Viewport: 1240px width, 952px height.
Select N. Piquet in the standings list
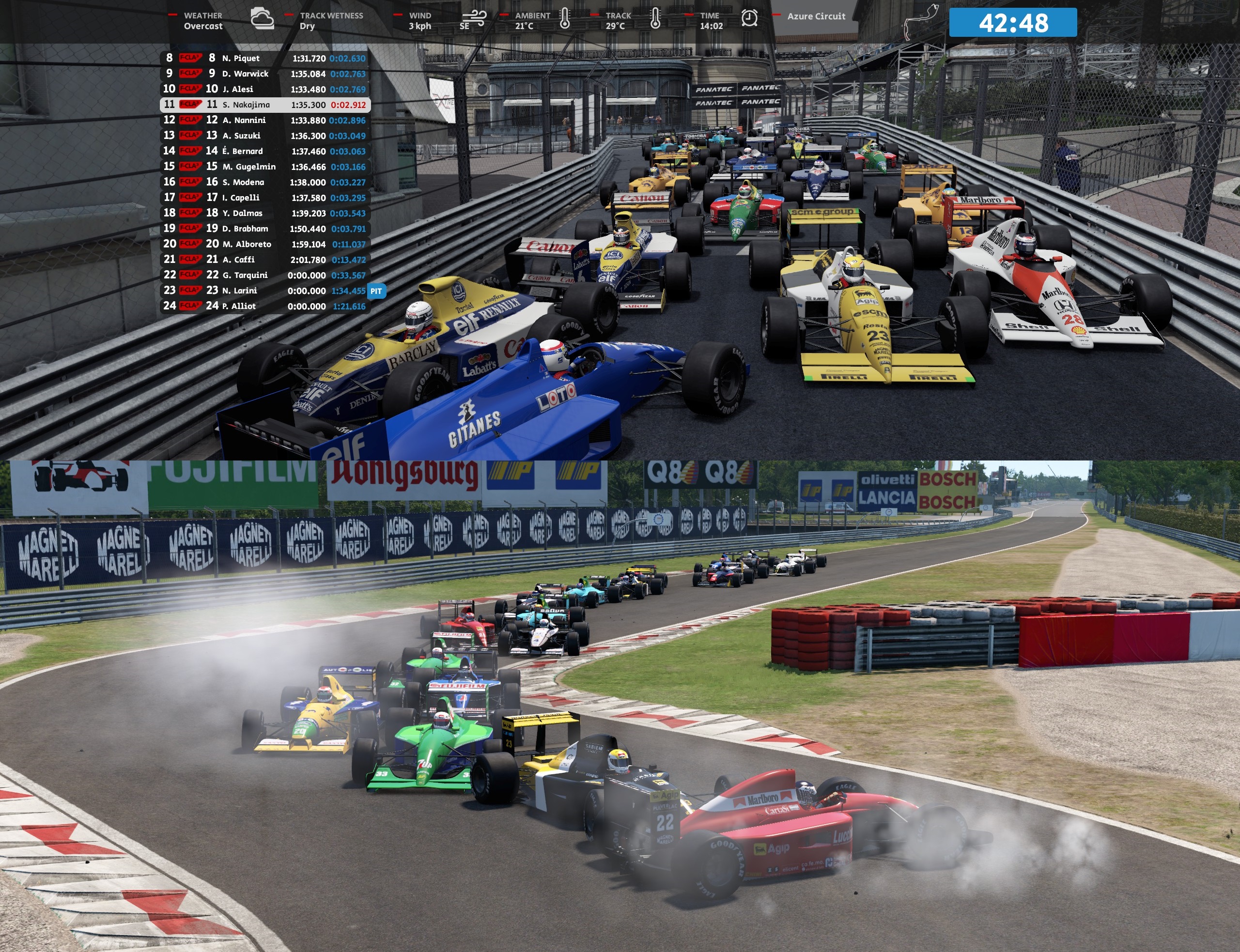[x=265, y=59]
